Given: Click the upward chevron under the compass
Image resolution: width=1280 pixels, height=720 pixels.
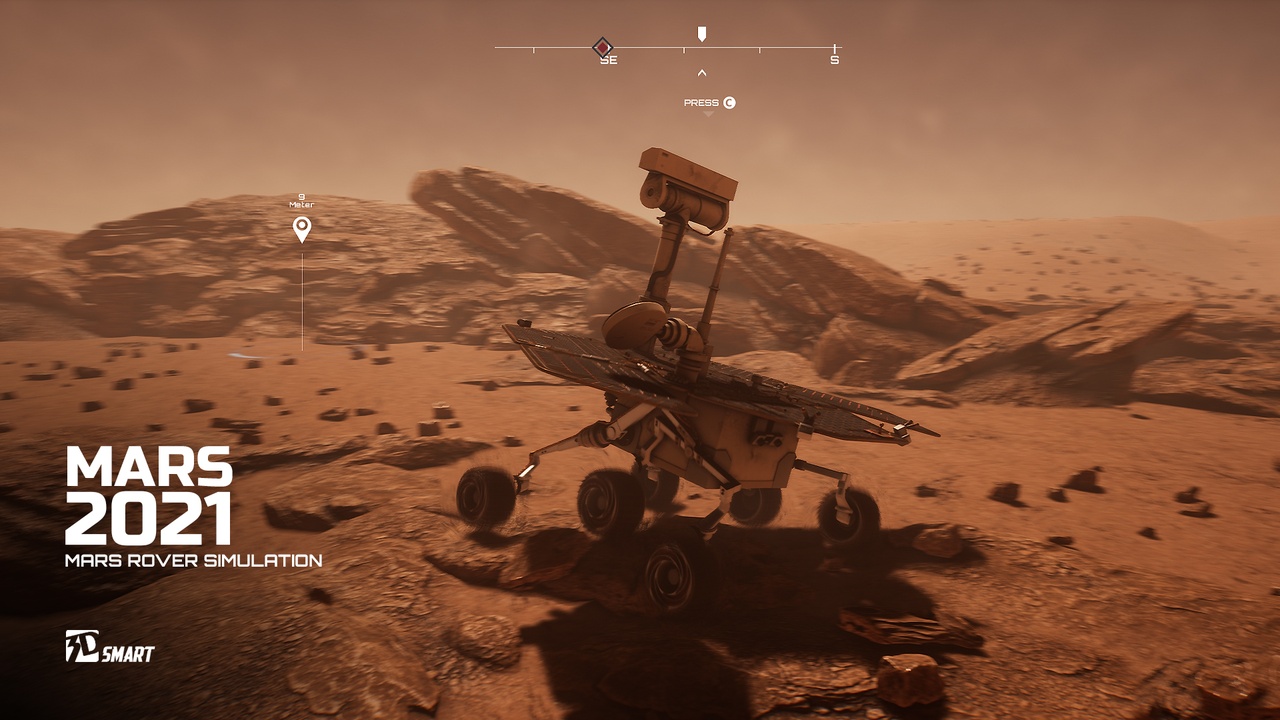Looking at the screenshot, I should pyautogui.click(x=703, y=72).
